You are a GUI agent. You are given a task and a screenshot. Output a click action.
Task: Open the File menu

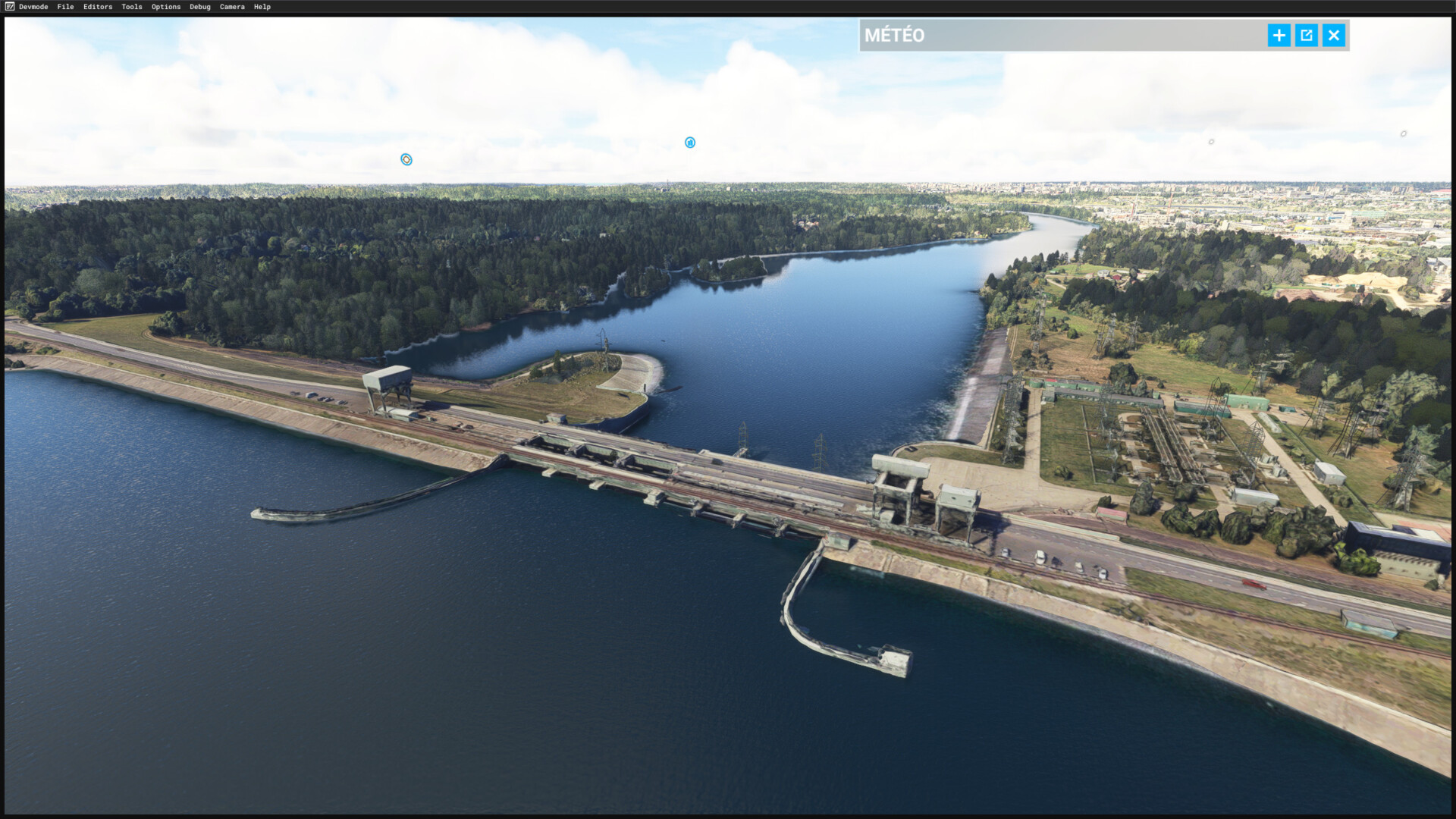(65, 7)
